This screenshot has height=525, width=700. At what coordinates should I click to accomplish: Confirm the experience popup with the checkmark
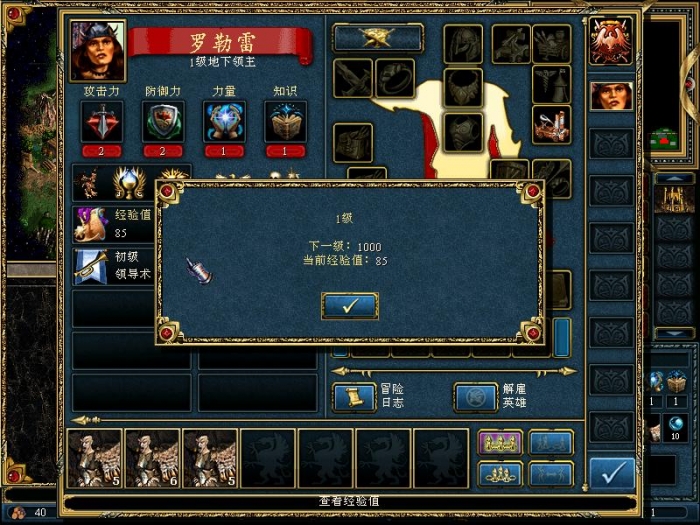coord(349,306)
